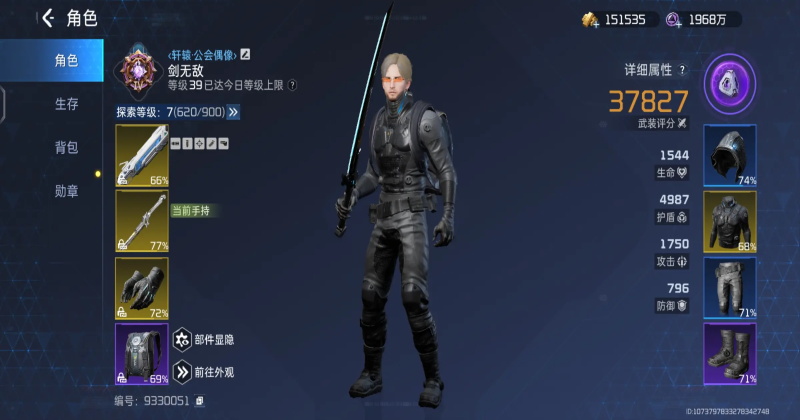Select the pants armor slot
The height and width of the screenshot is (420, 800).
tap(730, 287)
